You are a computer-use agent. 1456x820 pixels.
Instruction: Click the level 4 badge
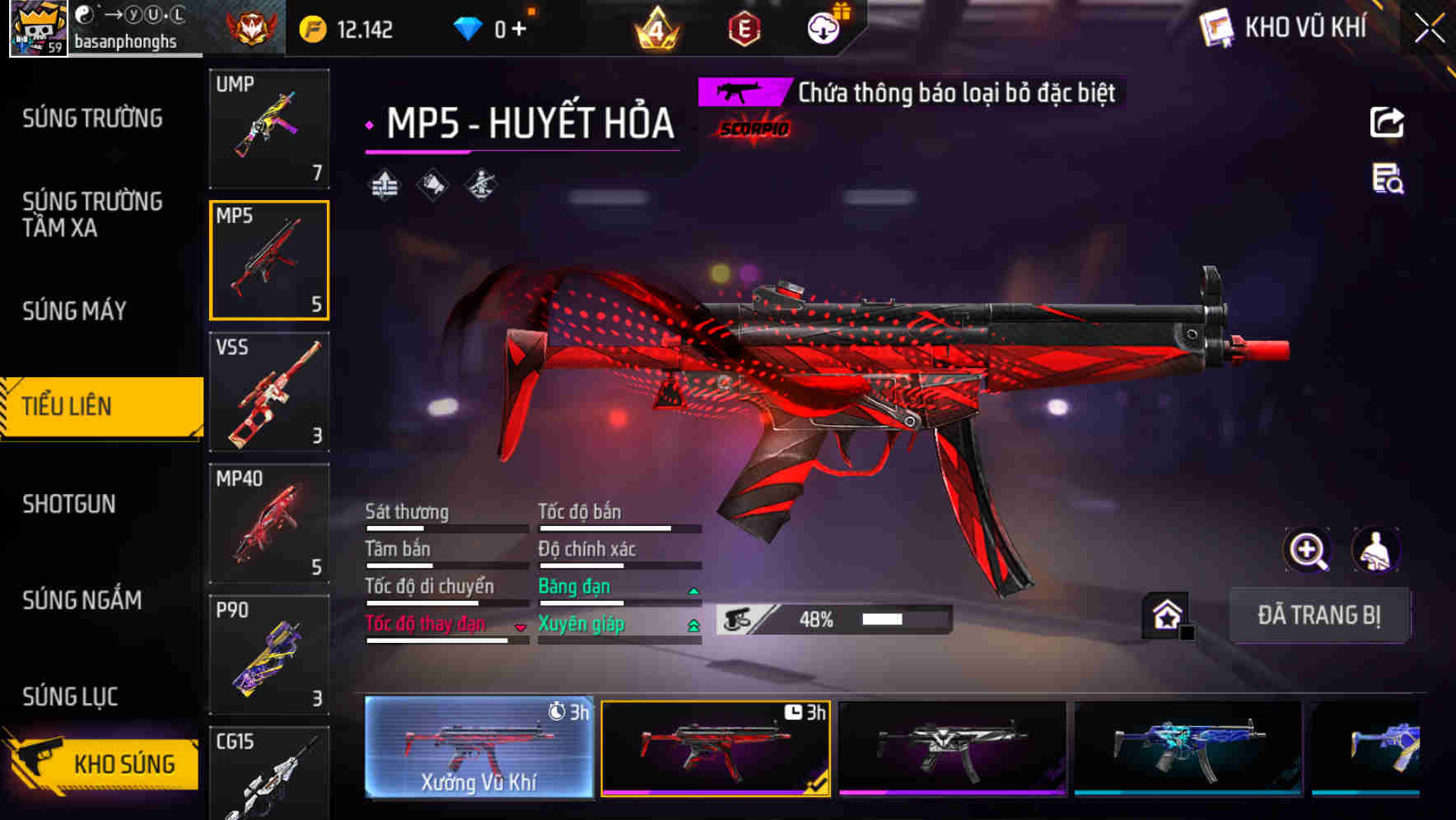[x=656, y=29]
